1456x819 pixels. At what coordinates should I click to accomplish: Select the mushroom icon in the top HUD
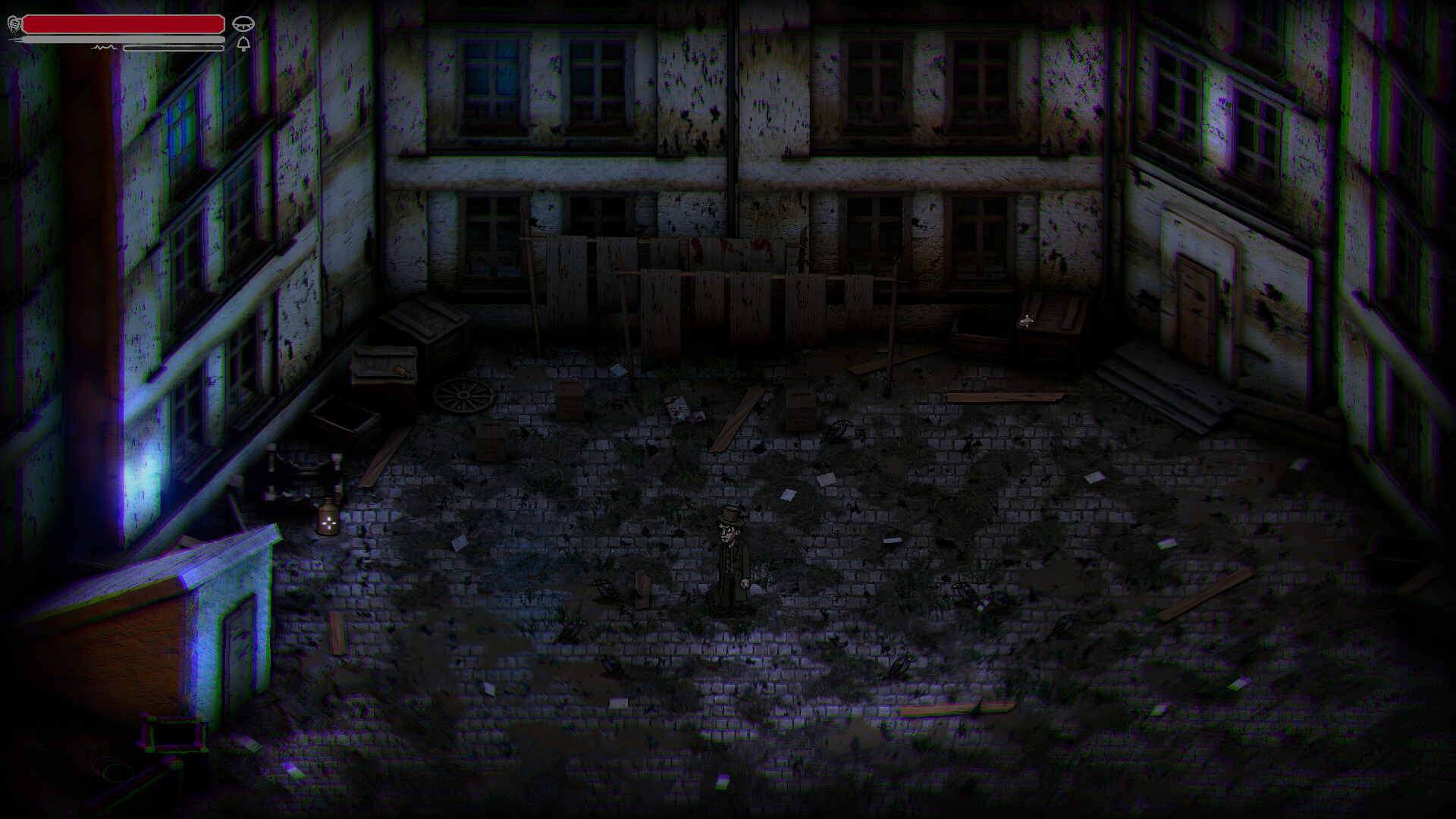243,23
